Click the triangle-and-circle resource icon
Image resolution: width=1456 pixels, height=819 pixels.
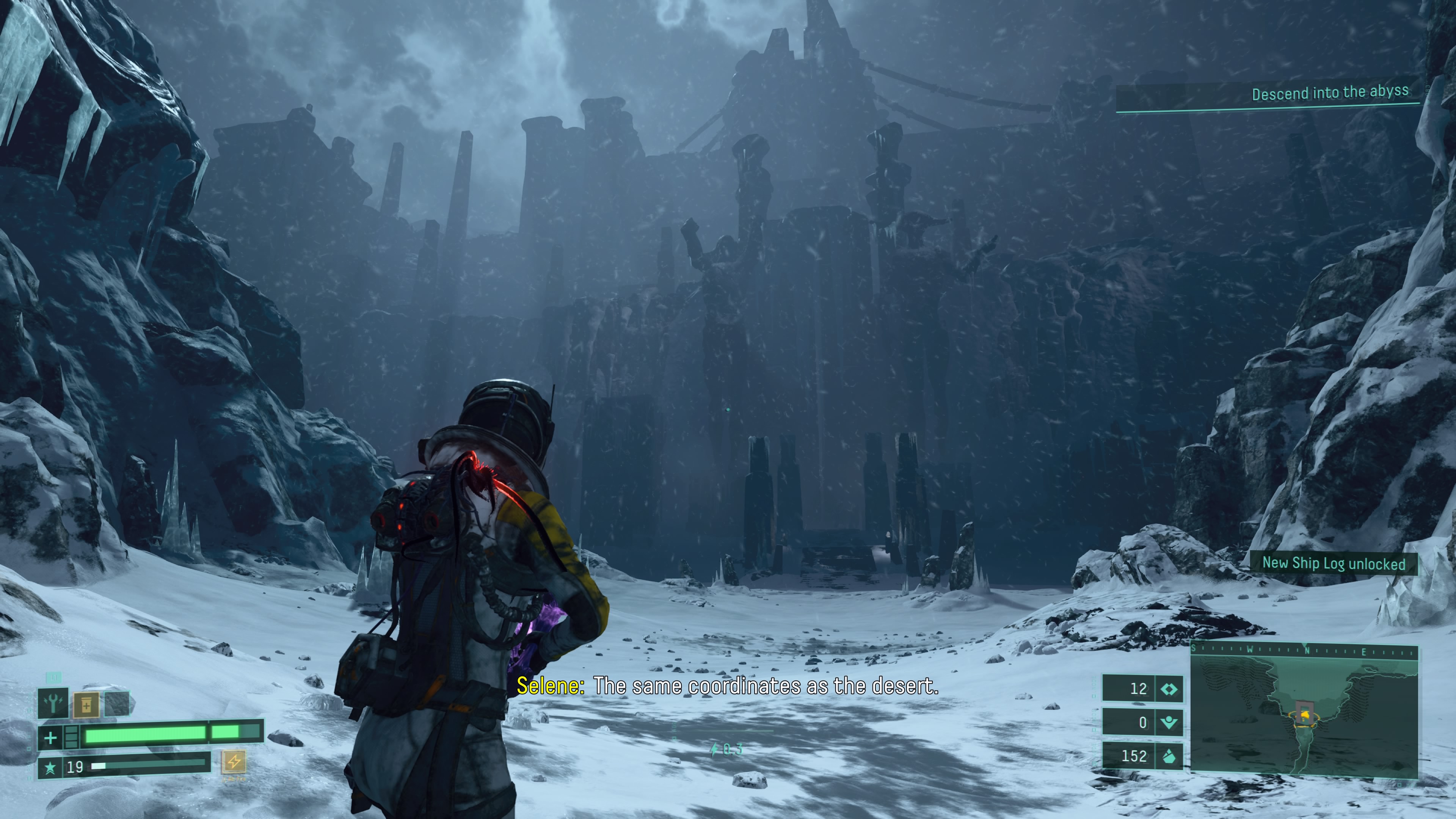coord(1168,722)
